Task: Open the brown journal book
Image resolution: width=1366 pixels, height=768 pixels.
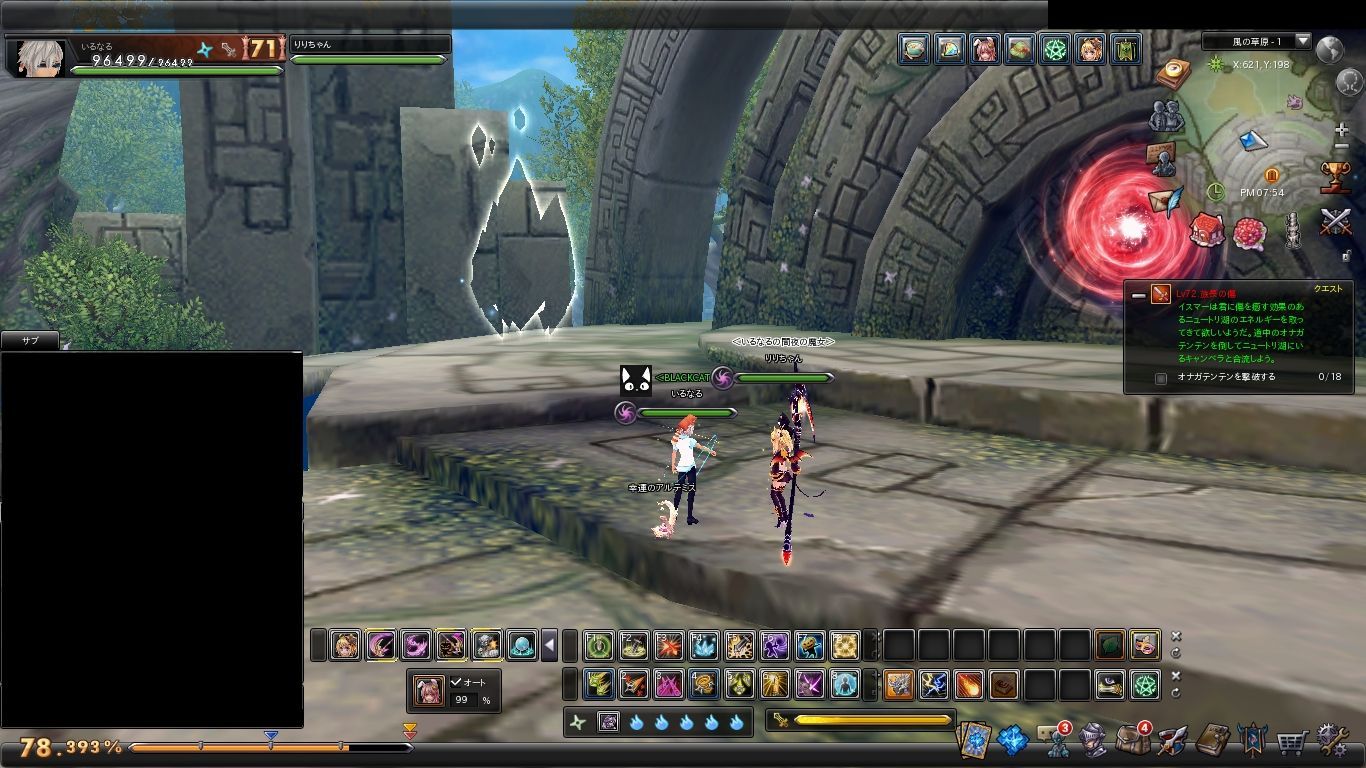Action: coord(1212,741)
